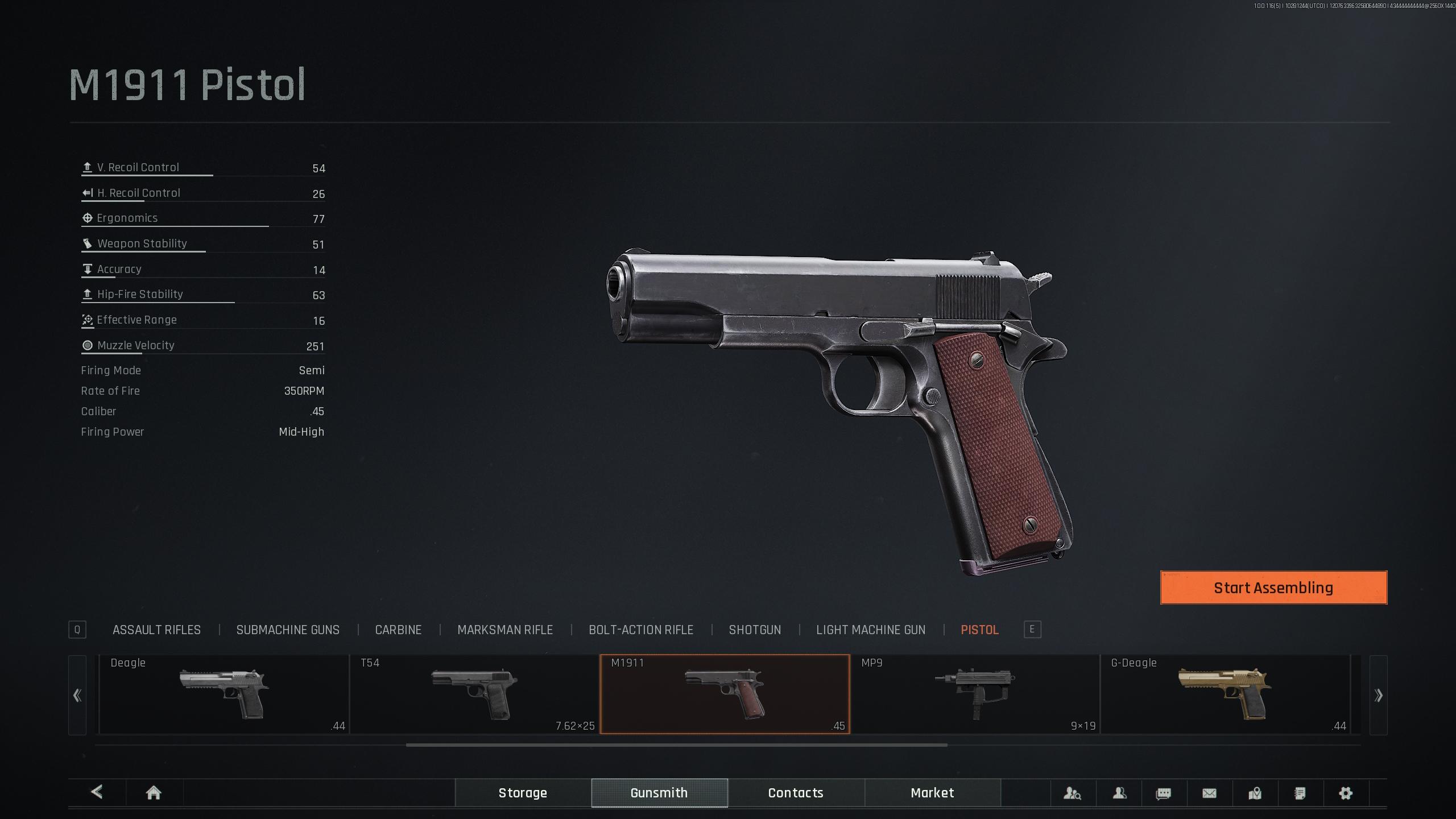Viewport: 1456px width, 819px height.
Task: Return home with the house icon
Action: [x=154, y=793]
